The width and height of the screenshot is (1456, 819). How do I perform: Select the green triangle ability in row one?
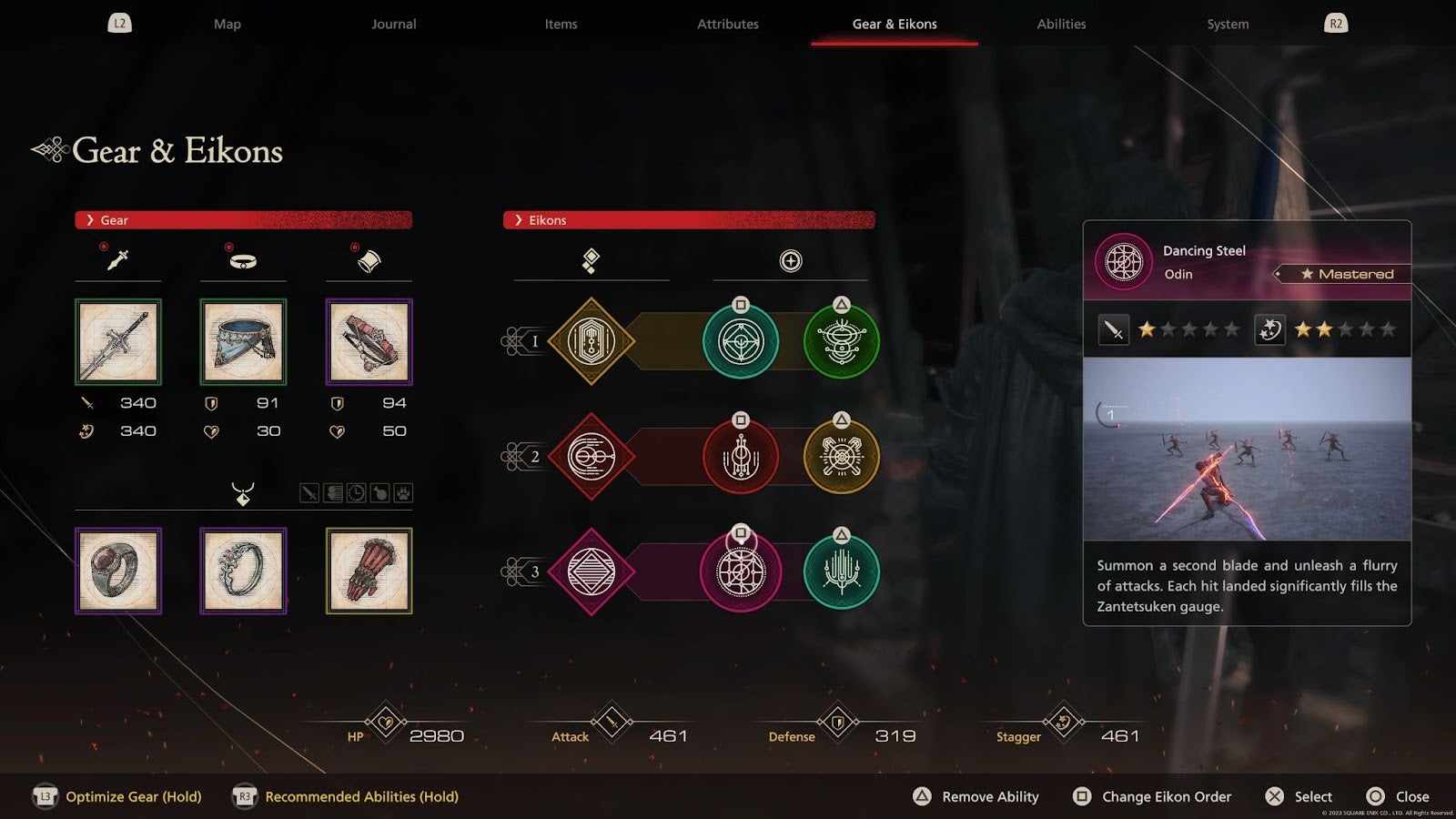tap(841, 342)
